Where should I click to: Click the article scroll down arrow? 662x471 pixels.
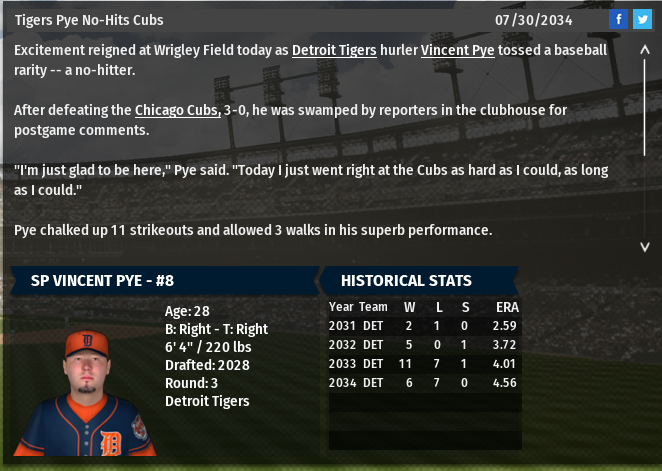point(645,246)
